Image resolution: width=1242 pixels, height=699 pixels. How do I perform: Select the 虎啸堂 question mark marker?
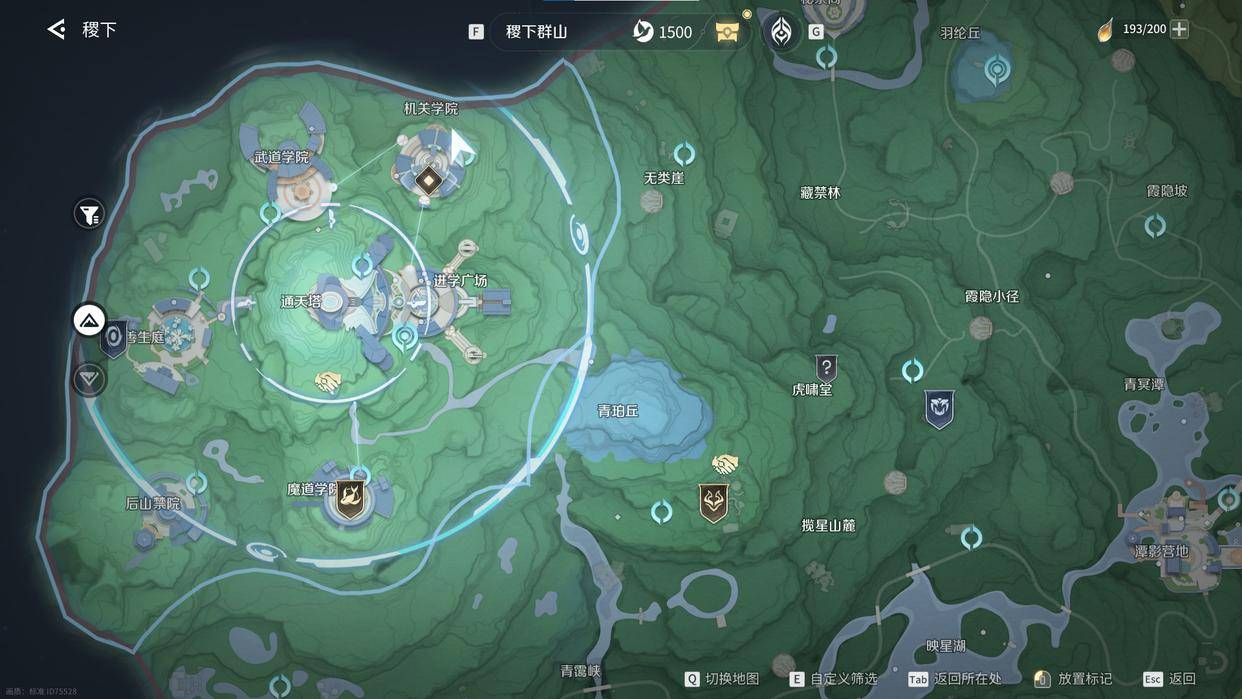click(x=825, y=367)
